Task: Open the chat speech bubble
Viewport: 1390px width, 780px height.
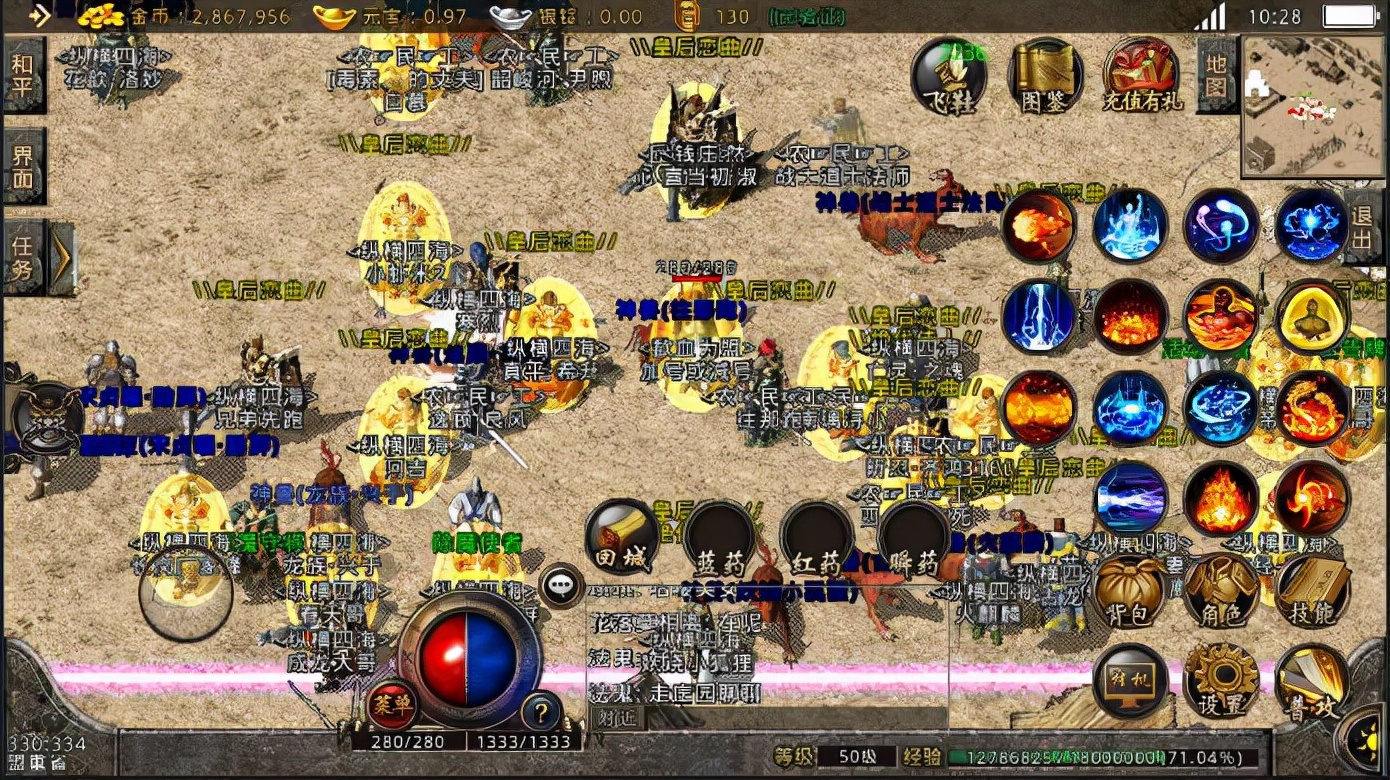Action: click(x=561, y=585)
